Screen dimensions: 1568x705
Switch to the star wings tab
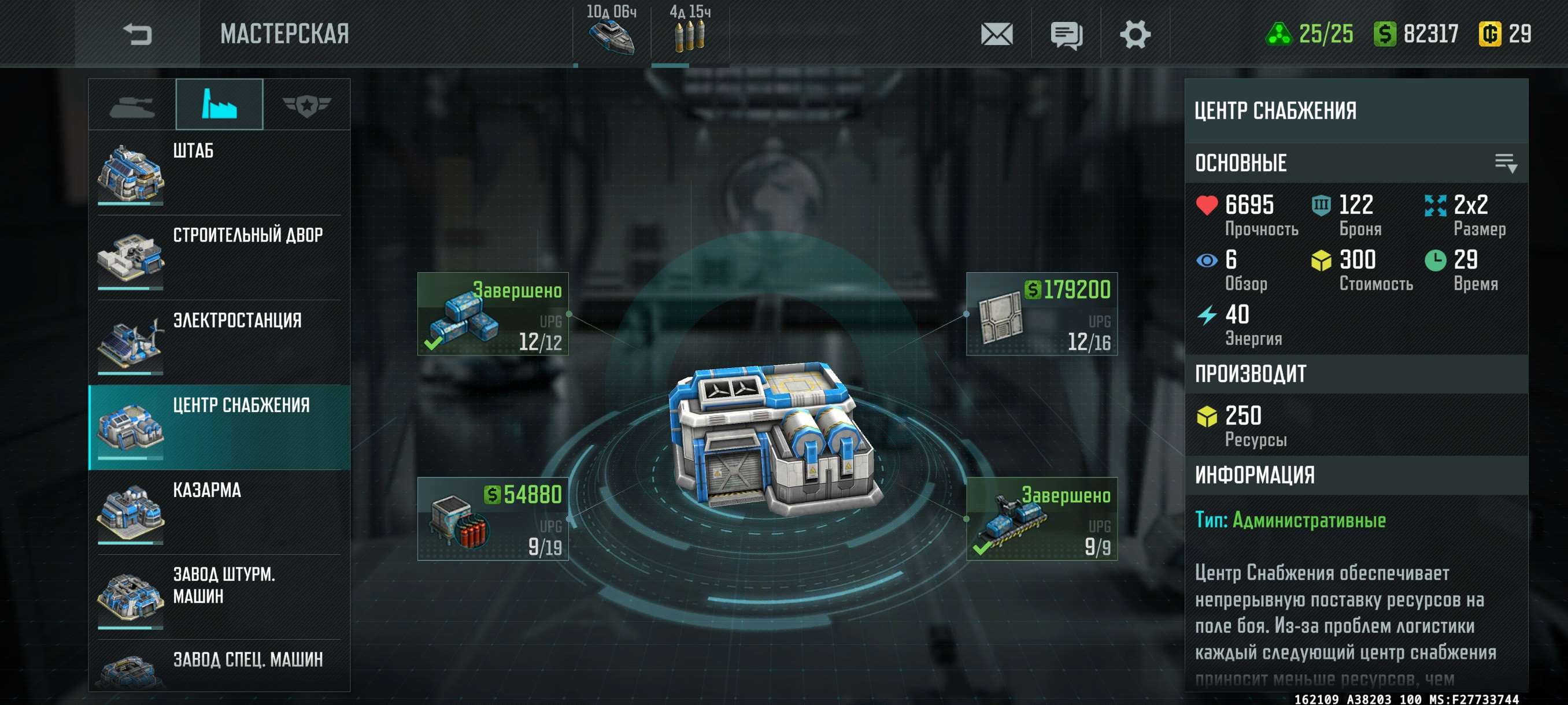pyautogui.click(x=306, y=105)
